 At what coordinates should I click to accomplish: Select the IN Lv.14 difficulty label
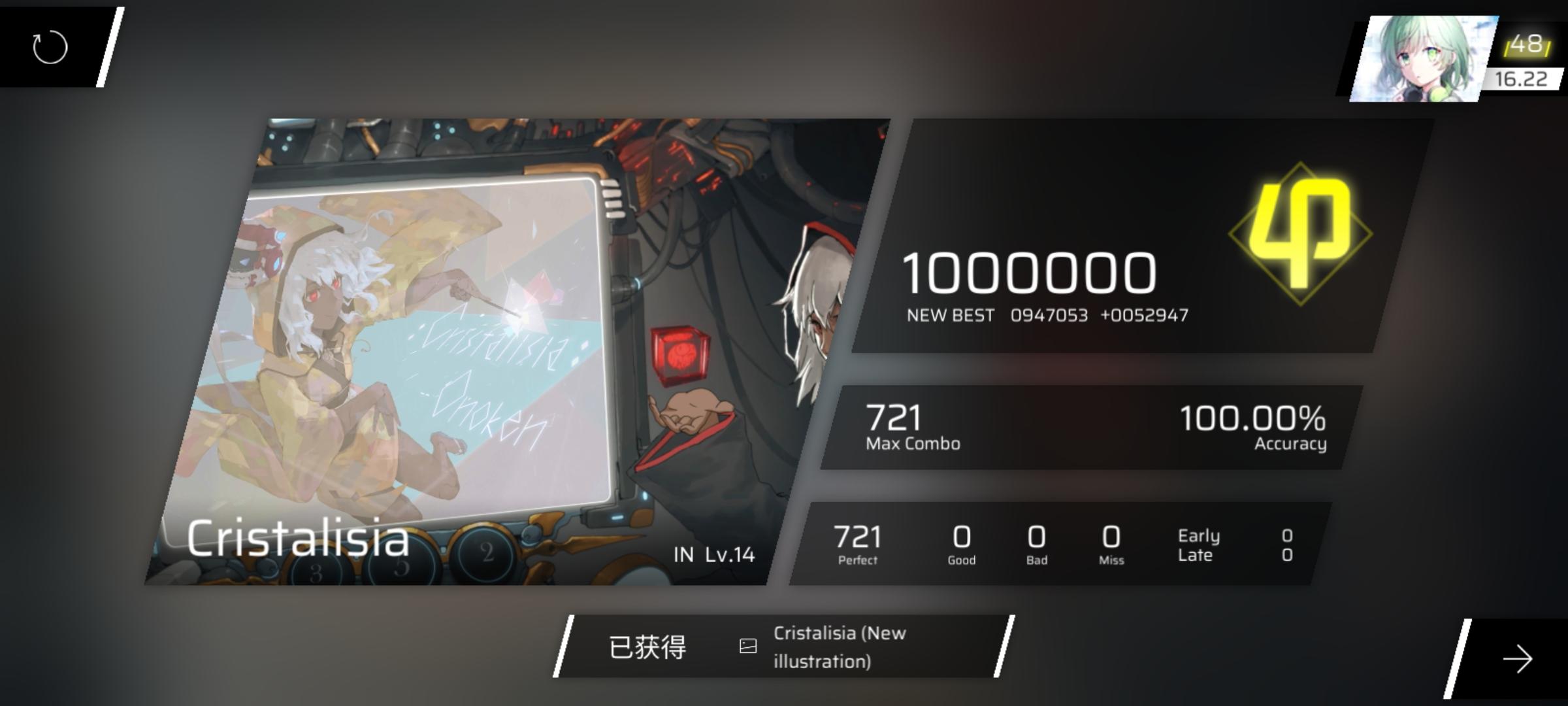click(712, 556)
